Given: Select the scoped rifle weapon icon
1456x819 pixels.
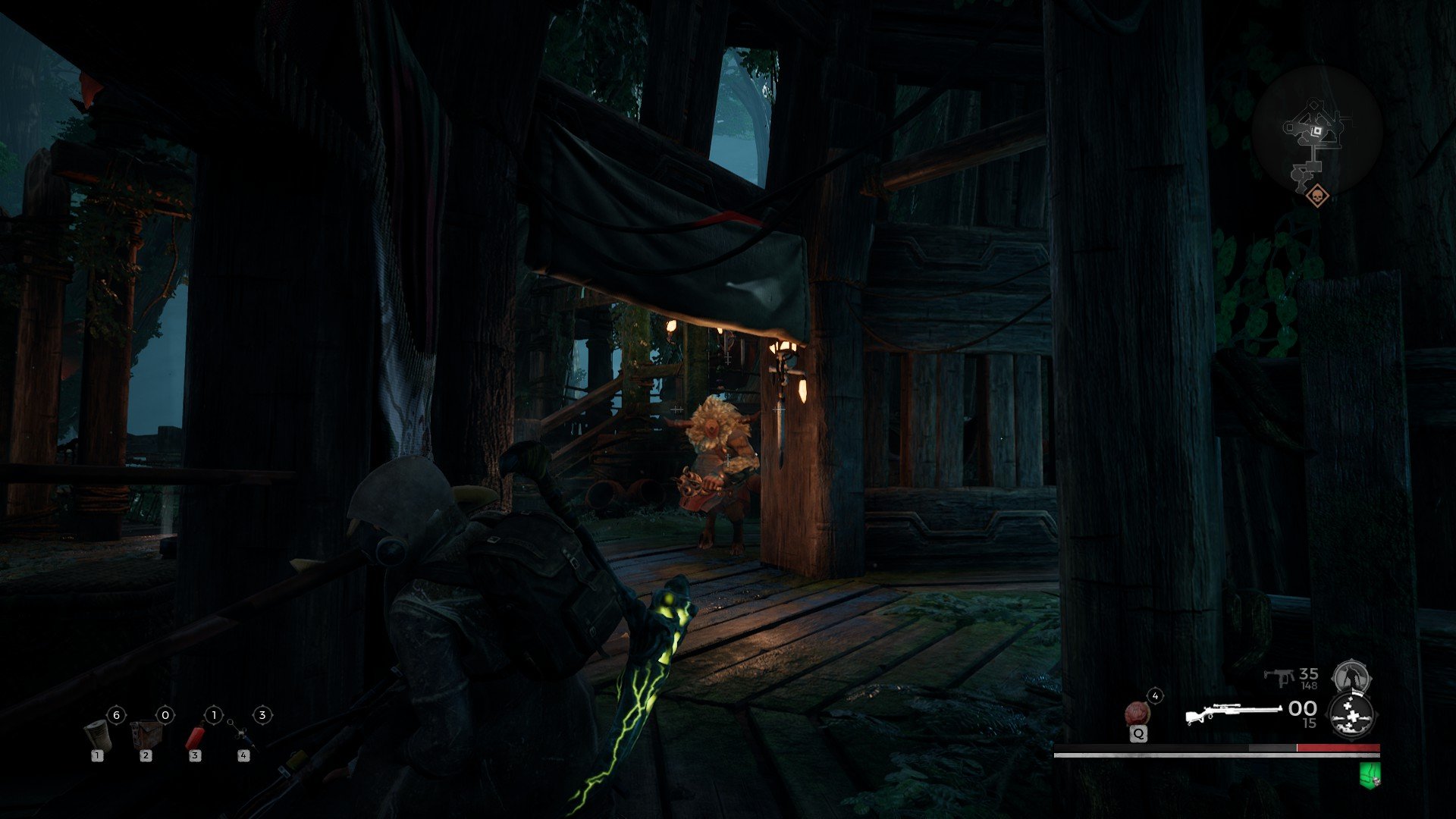Looking at the screenshot, I should pyautogui.click(x=1233, y=714).
